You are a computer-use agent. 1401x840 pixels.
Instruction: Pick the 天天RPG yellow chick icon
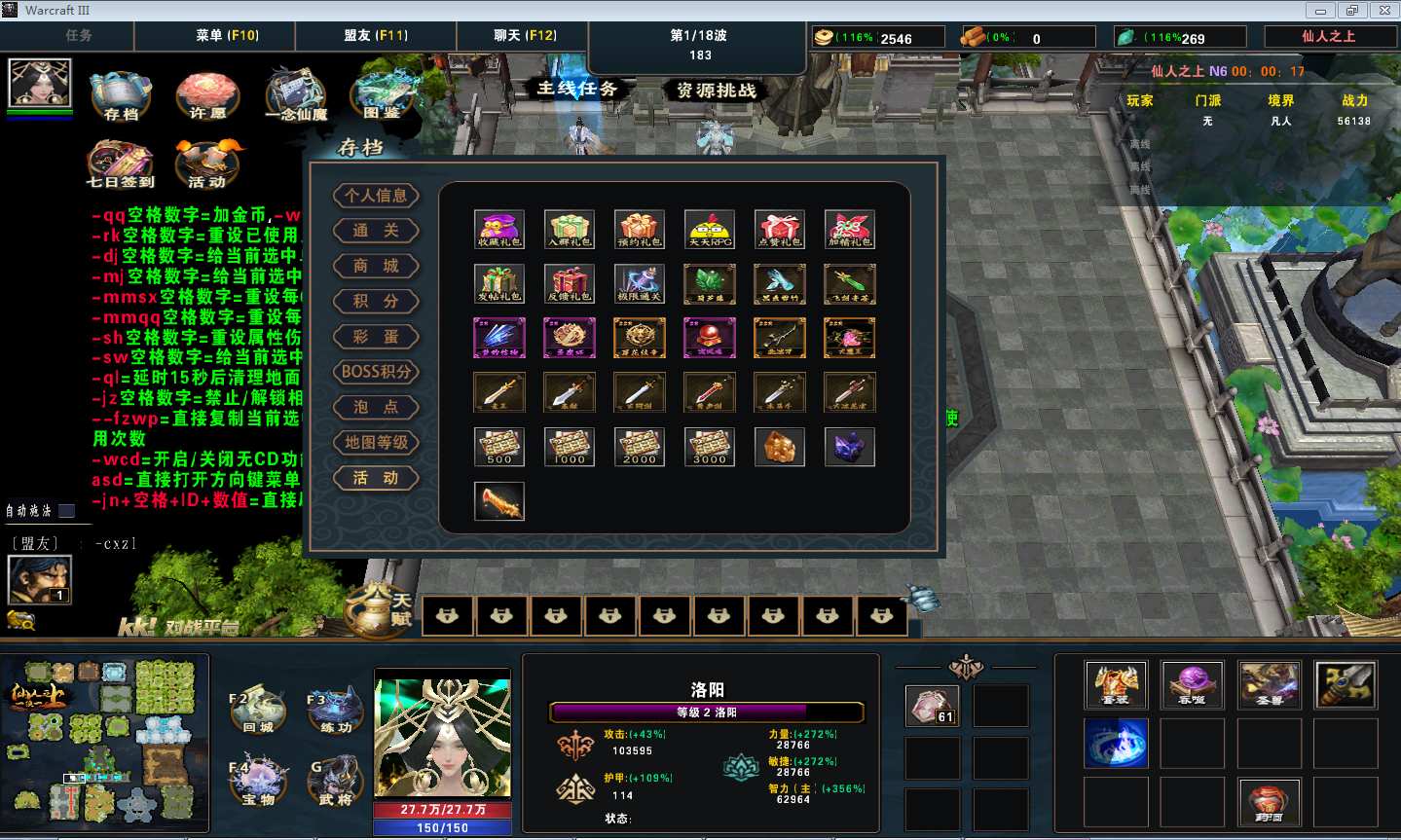click(x=710, y=230)
